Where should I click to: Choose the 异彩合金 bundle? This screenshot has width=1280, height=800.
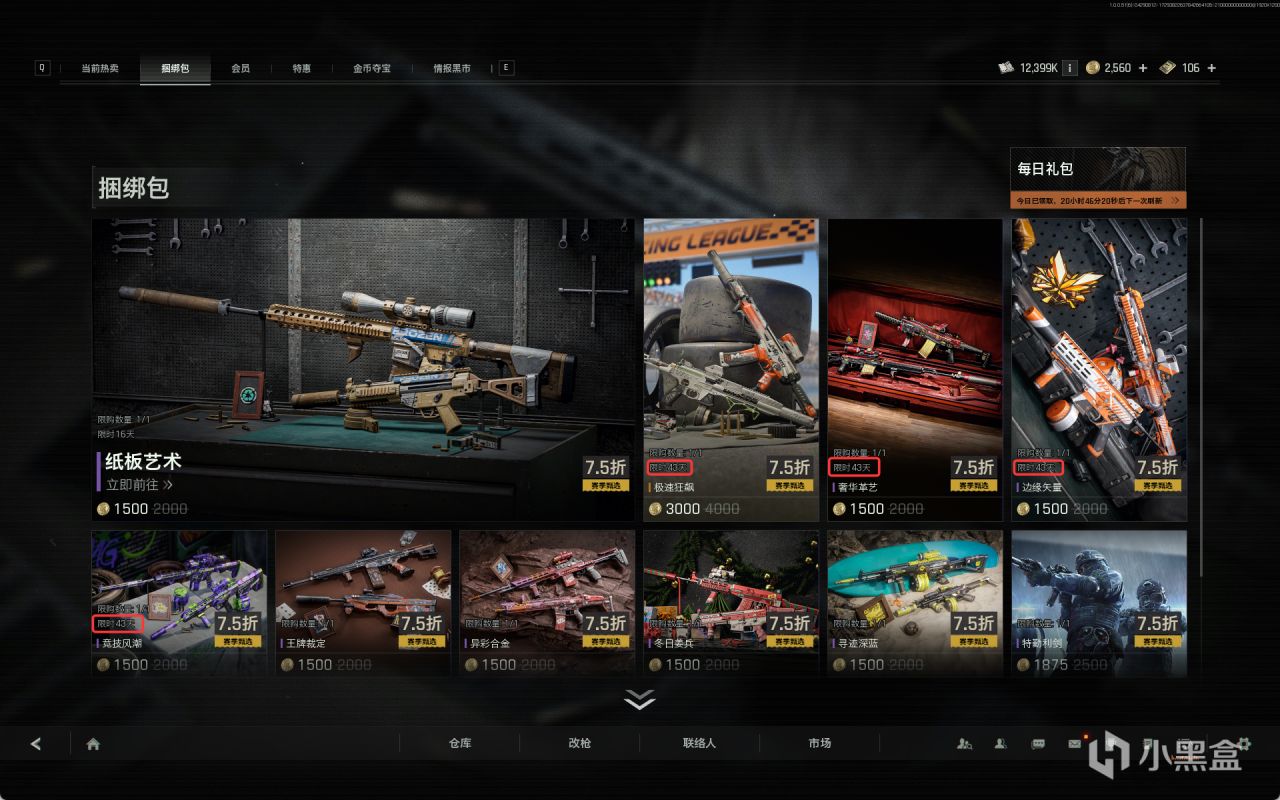(547, 601)
